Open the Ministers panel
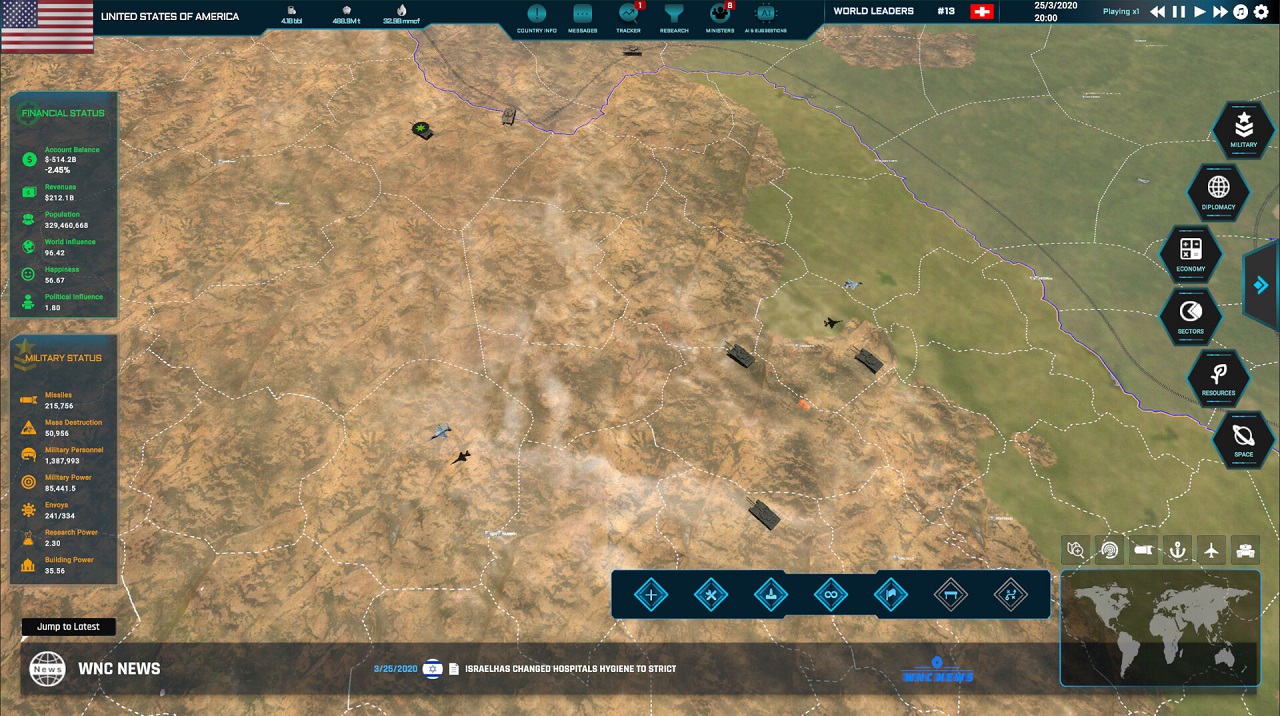This screenshot has width=1280, height=716. click(720, 15)
